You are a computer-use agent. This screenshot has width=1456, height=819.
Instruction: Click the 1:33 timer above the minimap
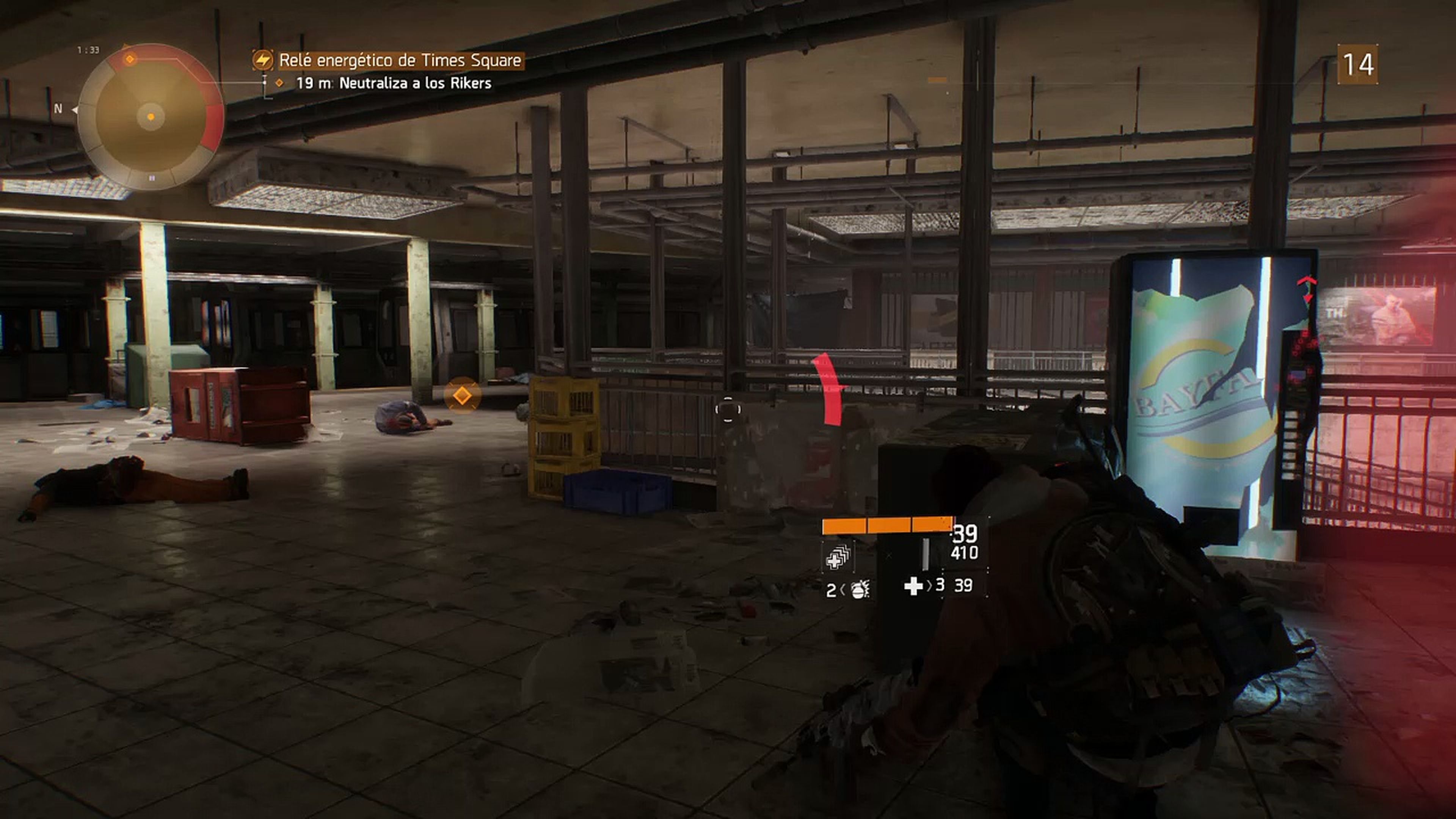pyautogui.click(x=88, y=49)
